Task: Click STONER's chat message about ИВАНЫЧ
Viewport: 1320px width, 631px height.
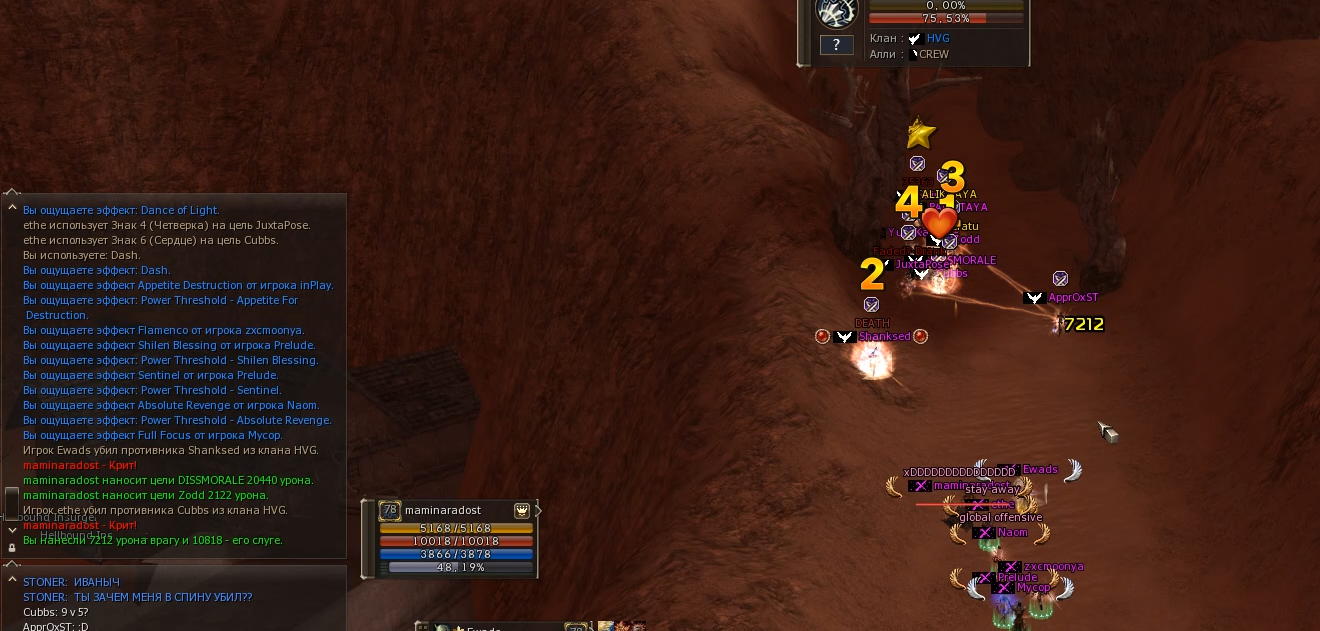Action: tap(71, 582)
